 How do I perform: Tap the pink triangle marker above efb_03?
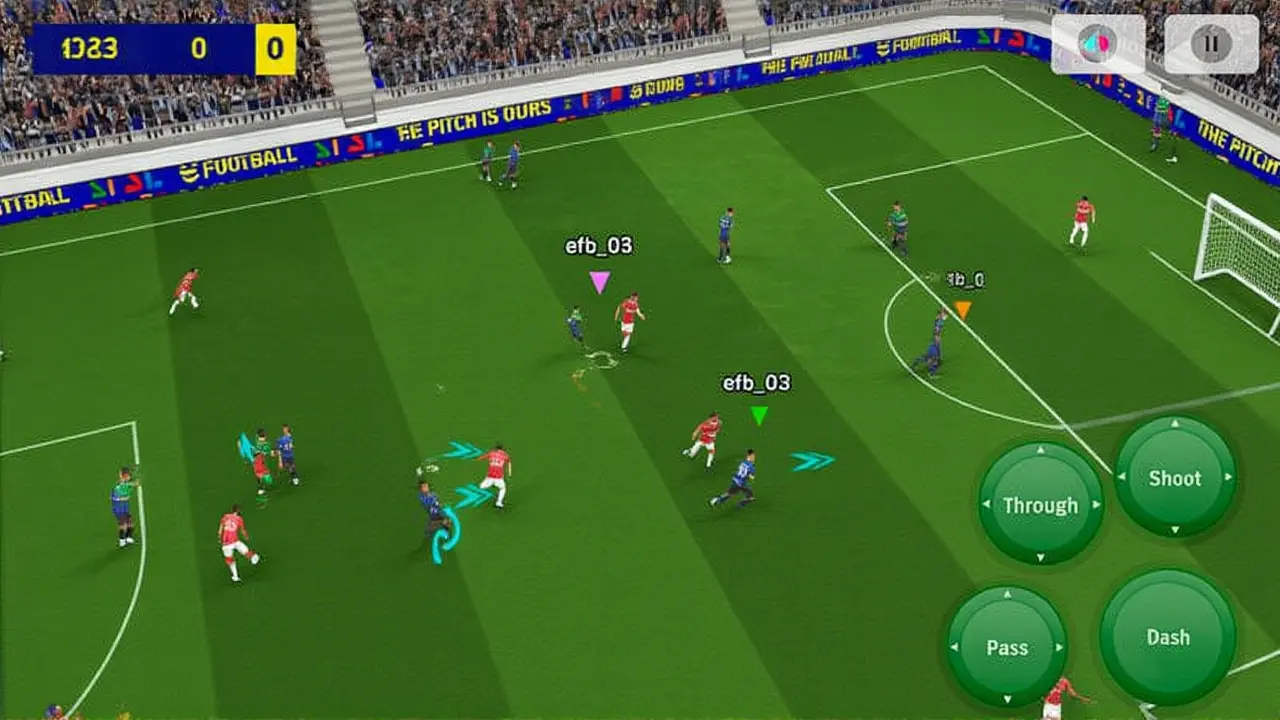coord(600,283)
